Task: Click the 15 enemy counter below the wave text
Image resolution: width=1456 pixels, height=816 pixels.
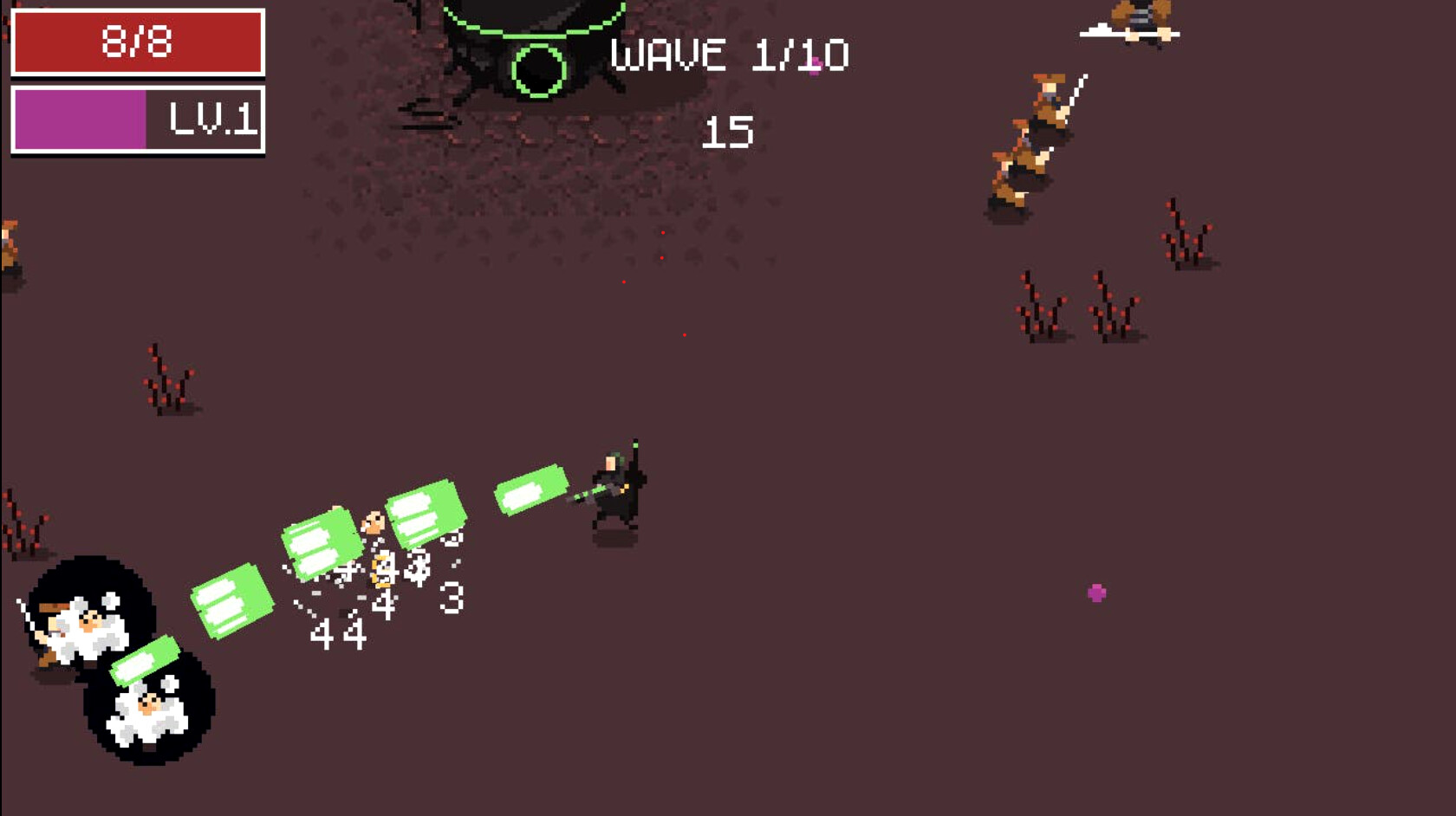Action: pyautogui.click(x=726, y=132)
